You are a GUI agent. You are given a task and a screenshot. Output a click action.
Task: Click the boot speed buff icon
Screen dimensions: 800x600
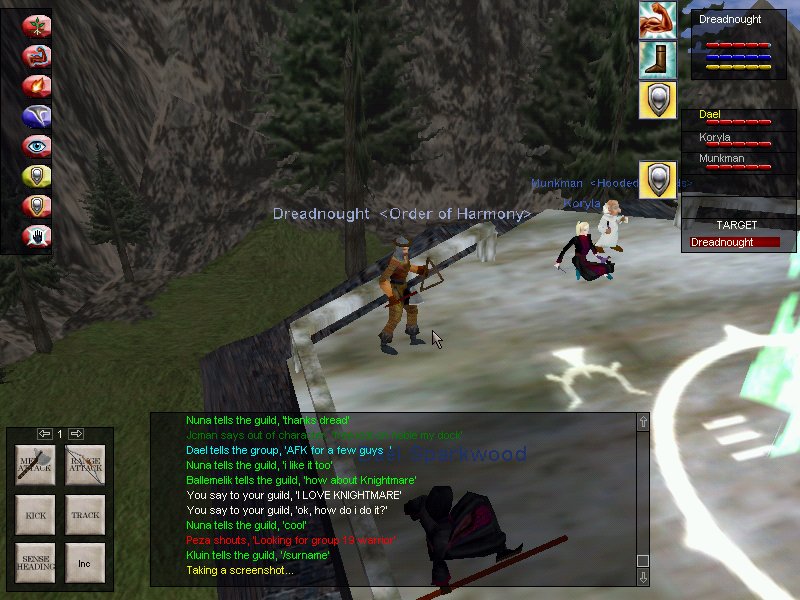(x=657, y=59)
